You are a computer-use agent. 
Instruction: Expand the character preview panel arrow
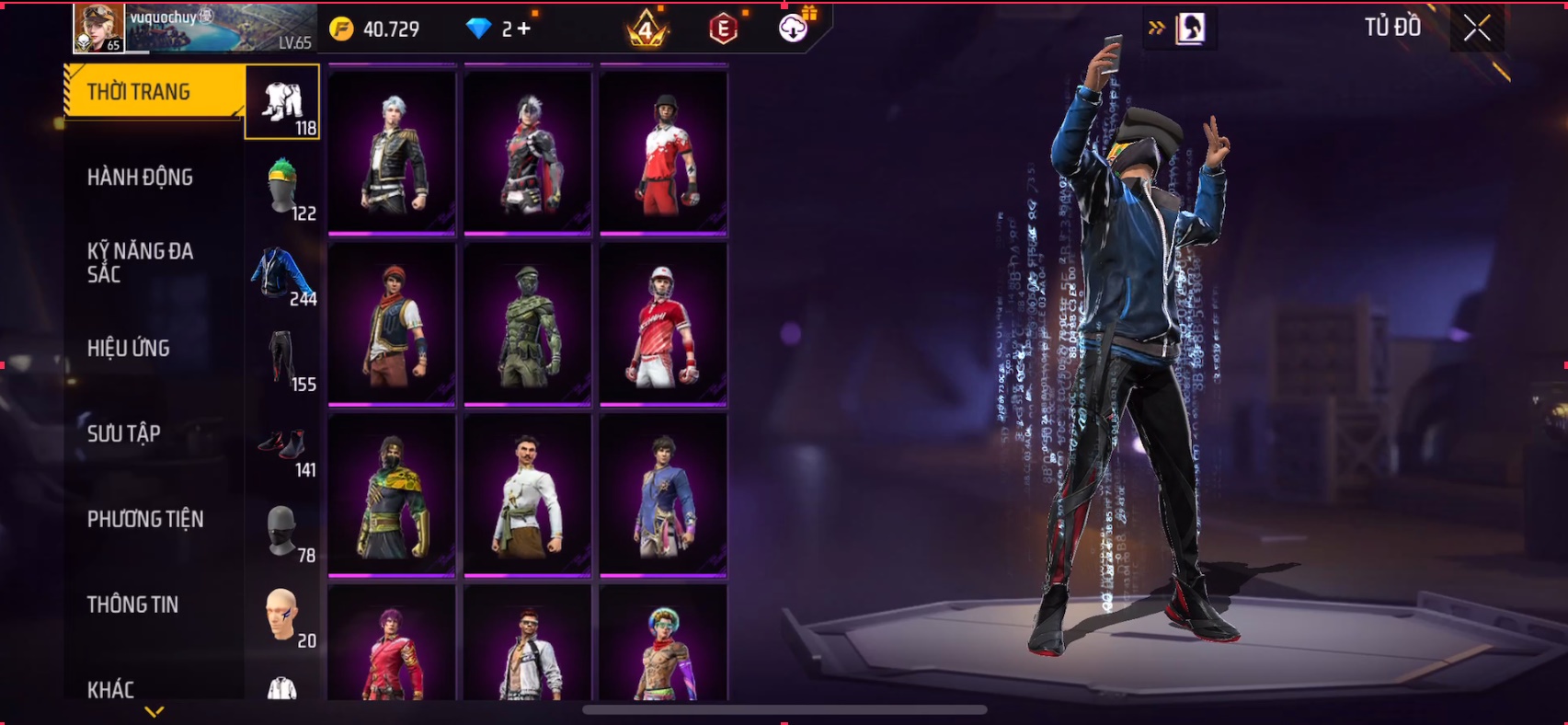click(1156, 29)
